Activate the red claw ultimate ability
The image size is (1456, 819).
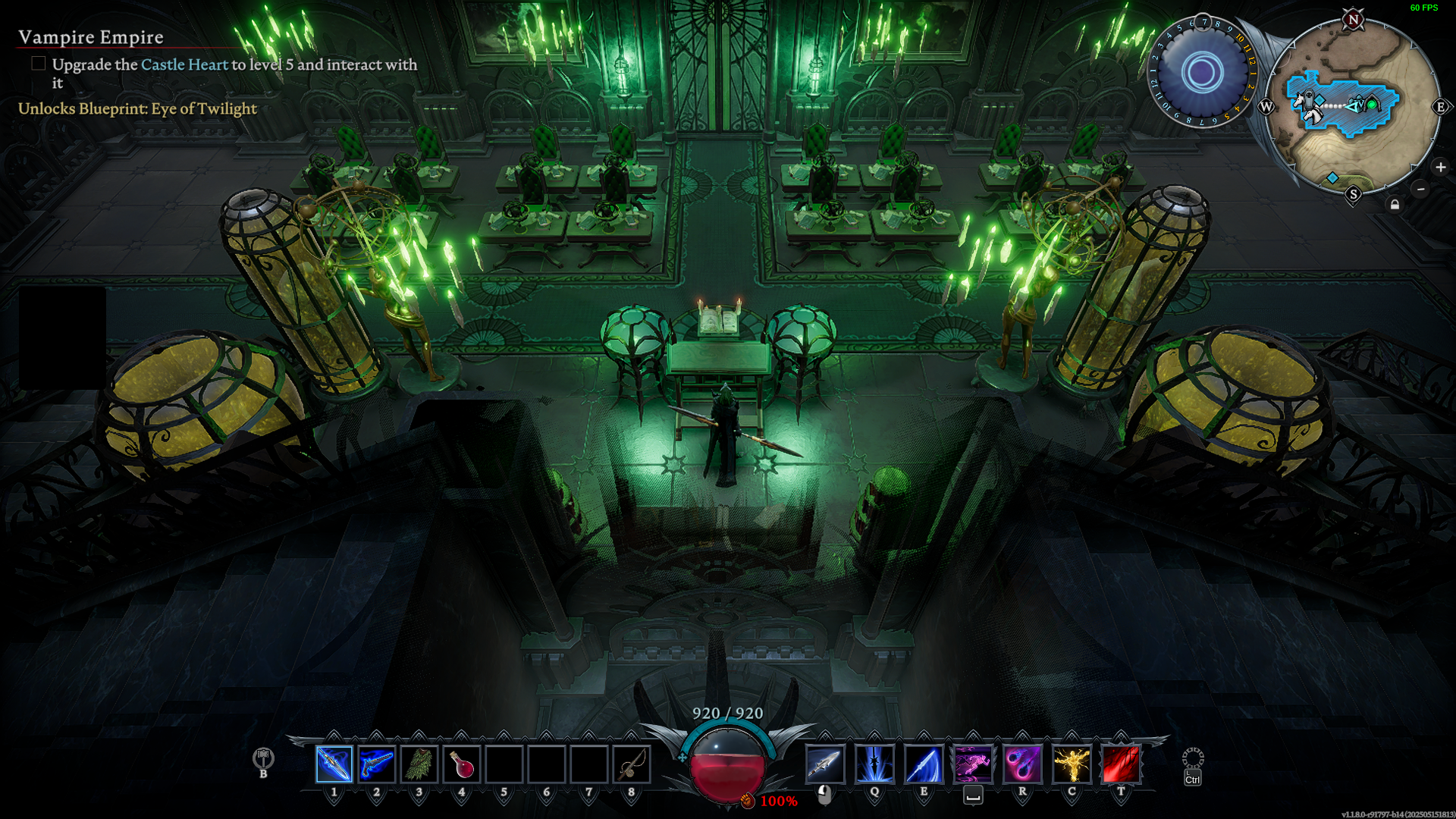click(1121, 764)
